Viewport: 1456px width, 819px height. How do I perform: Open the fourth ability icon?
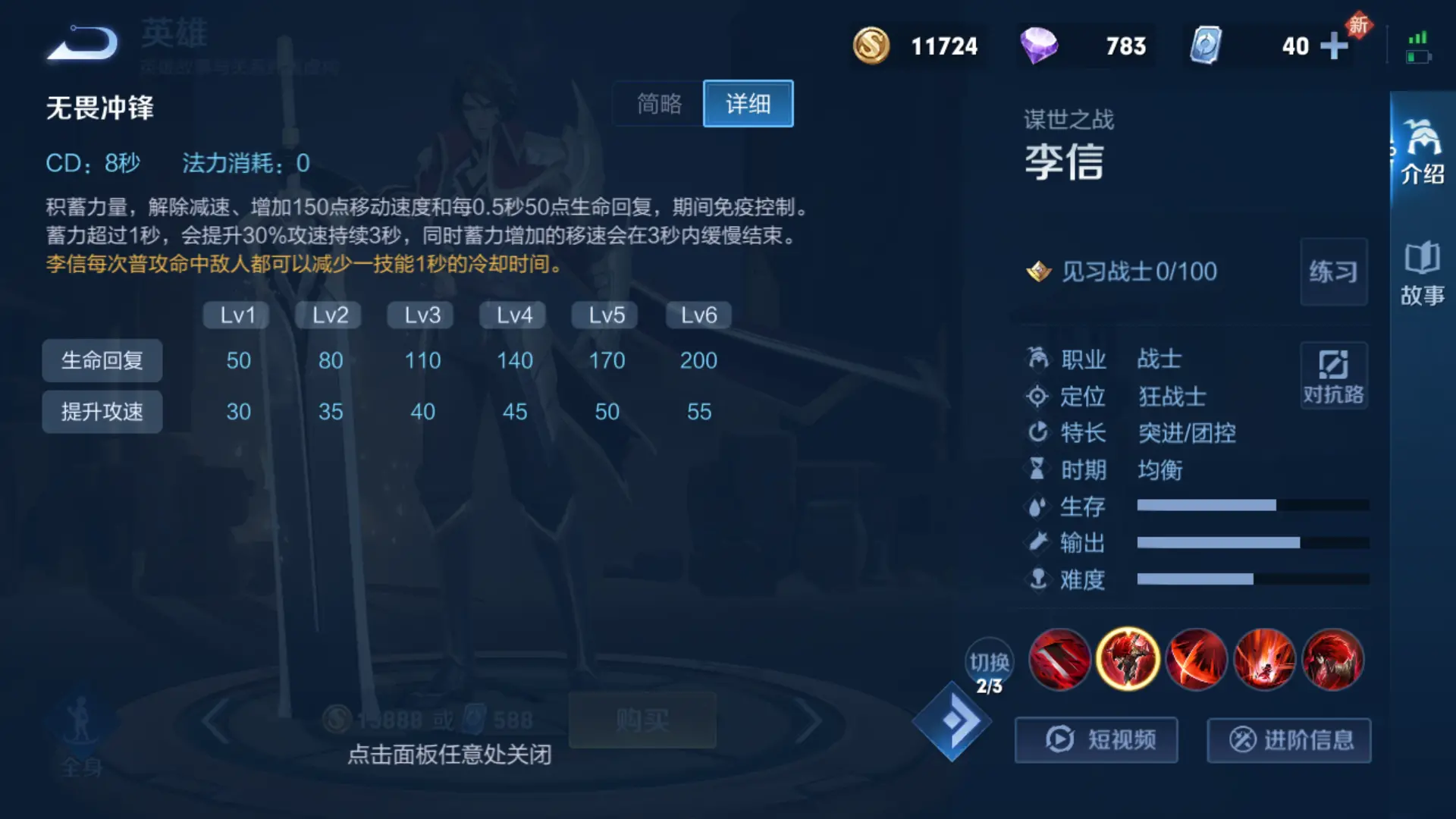1265,660
